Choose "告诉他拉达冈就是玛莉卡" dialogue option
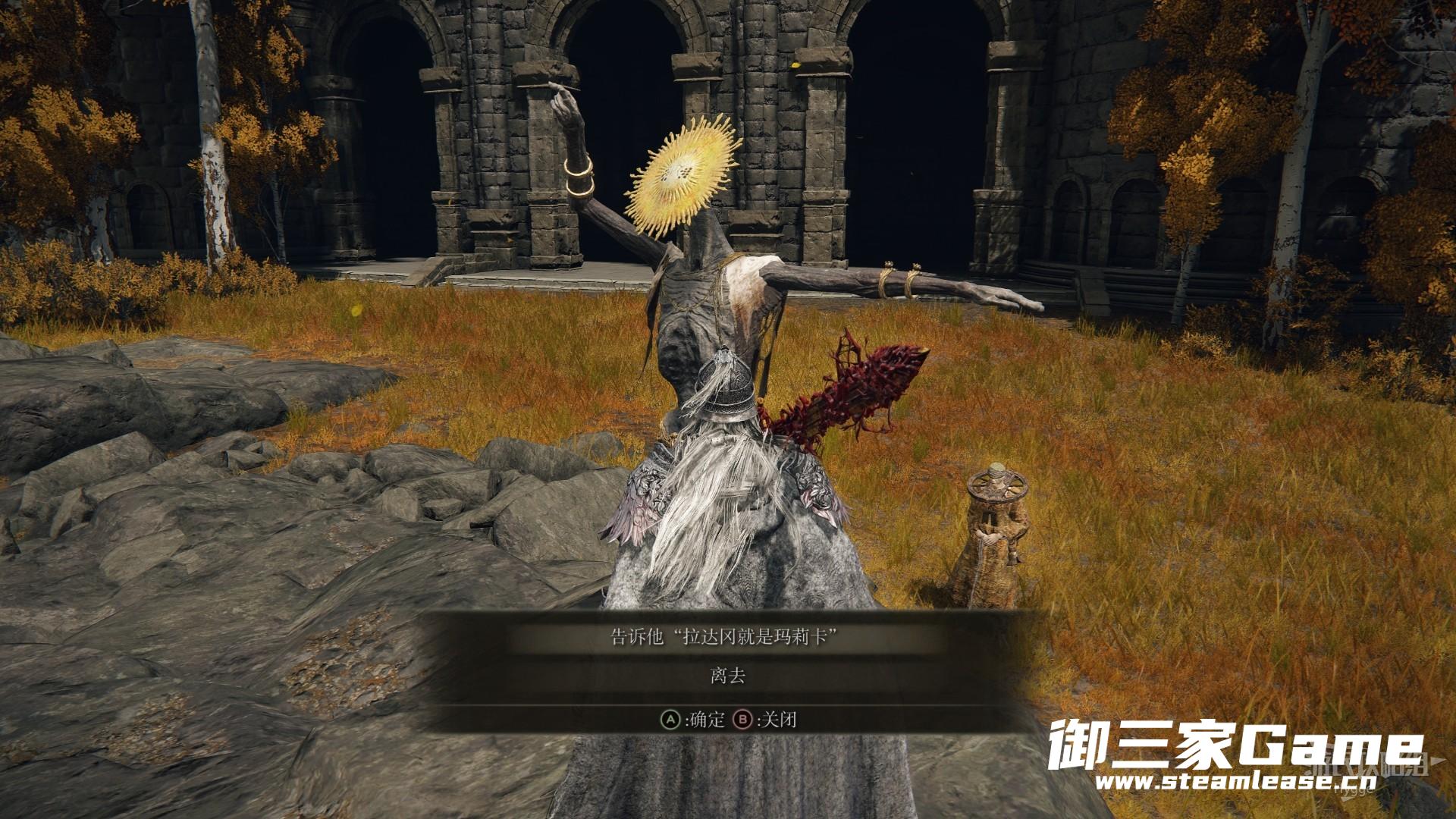Viewport: 1456px width, 819px height. click(728, 636)
